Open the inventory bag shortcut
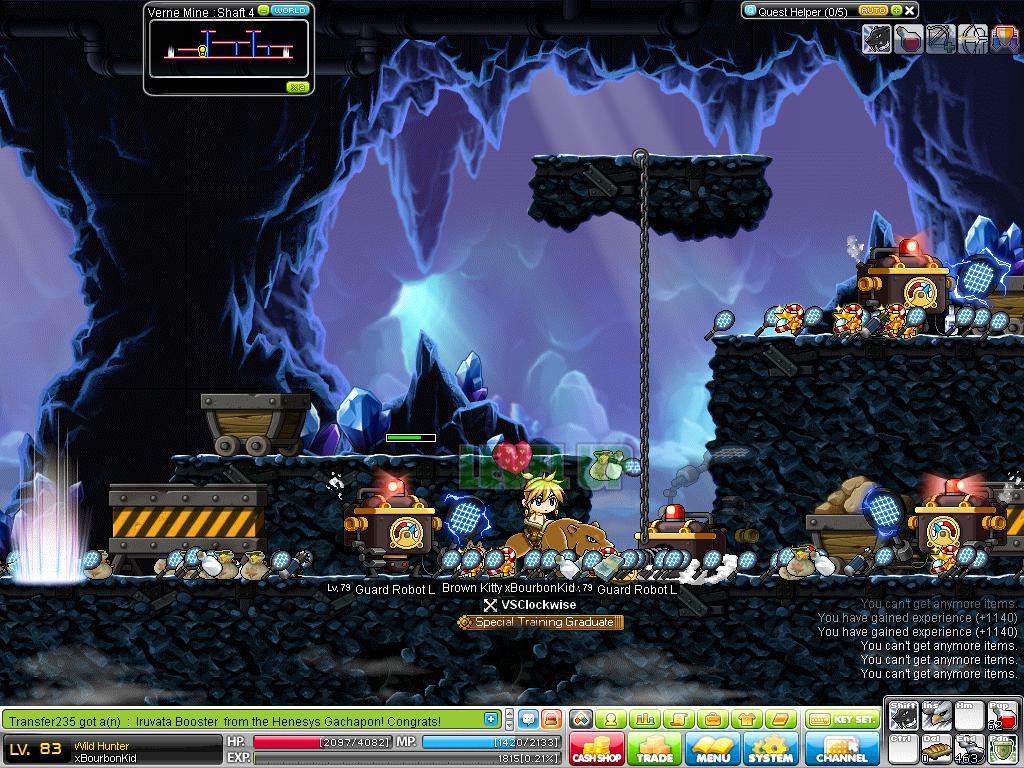This screenshot has width=1024, height=768. tap(713, 719)
